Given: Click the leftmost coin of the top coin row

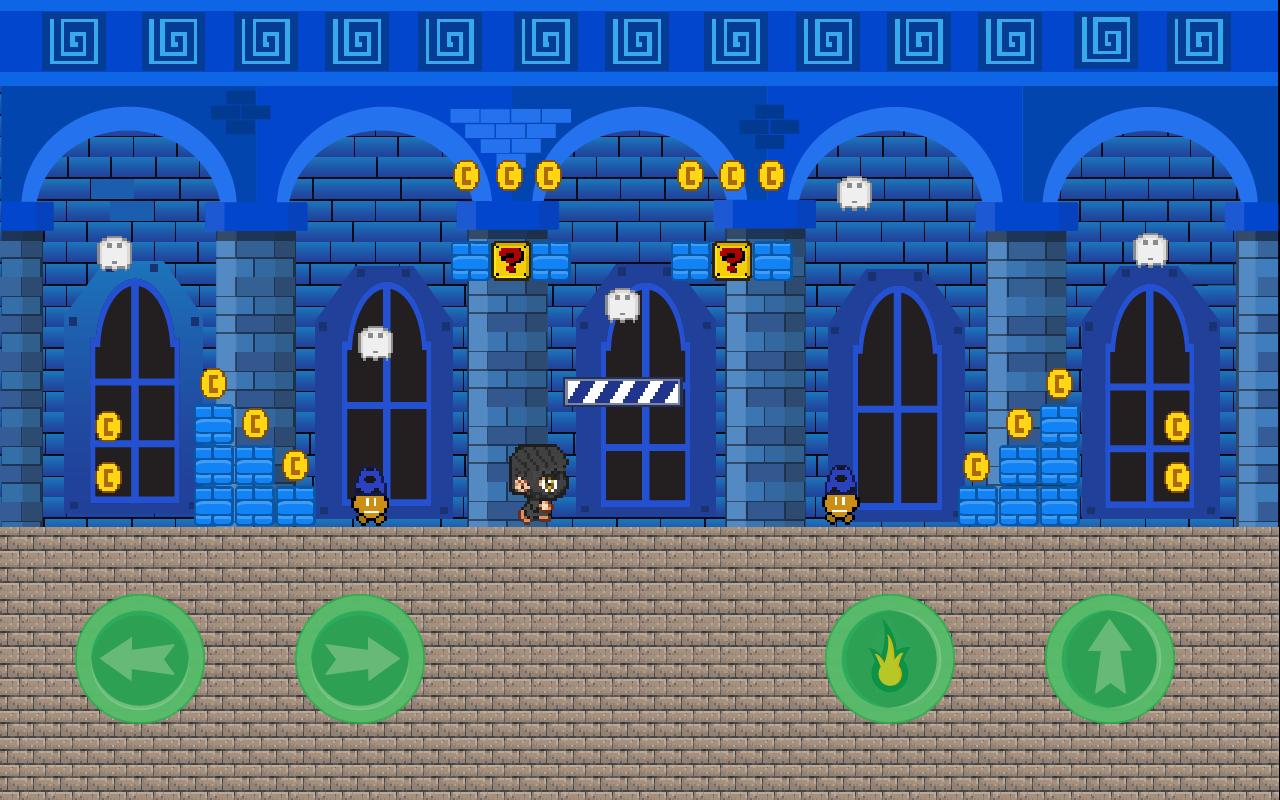Looking at the screenshot, I should coord(464,176).
